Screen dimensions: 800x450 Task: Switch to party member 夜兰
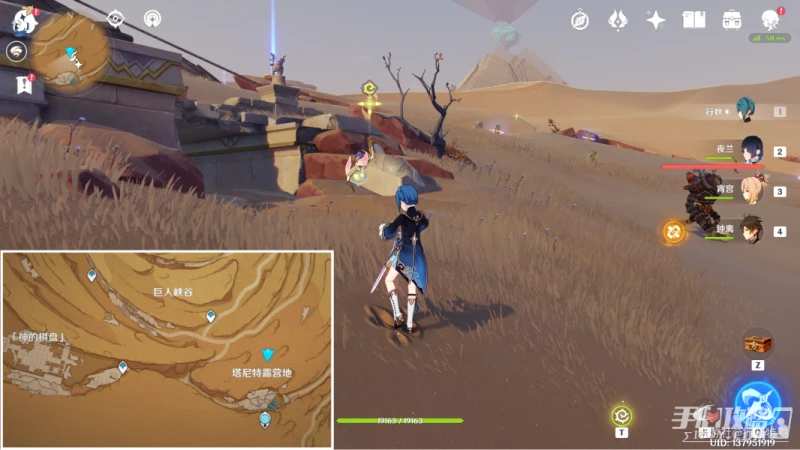click(751, 151)
